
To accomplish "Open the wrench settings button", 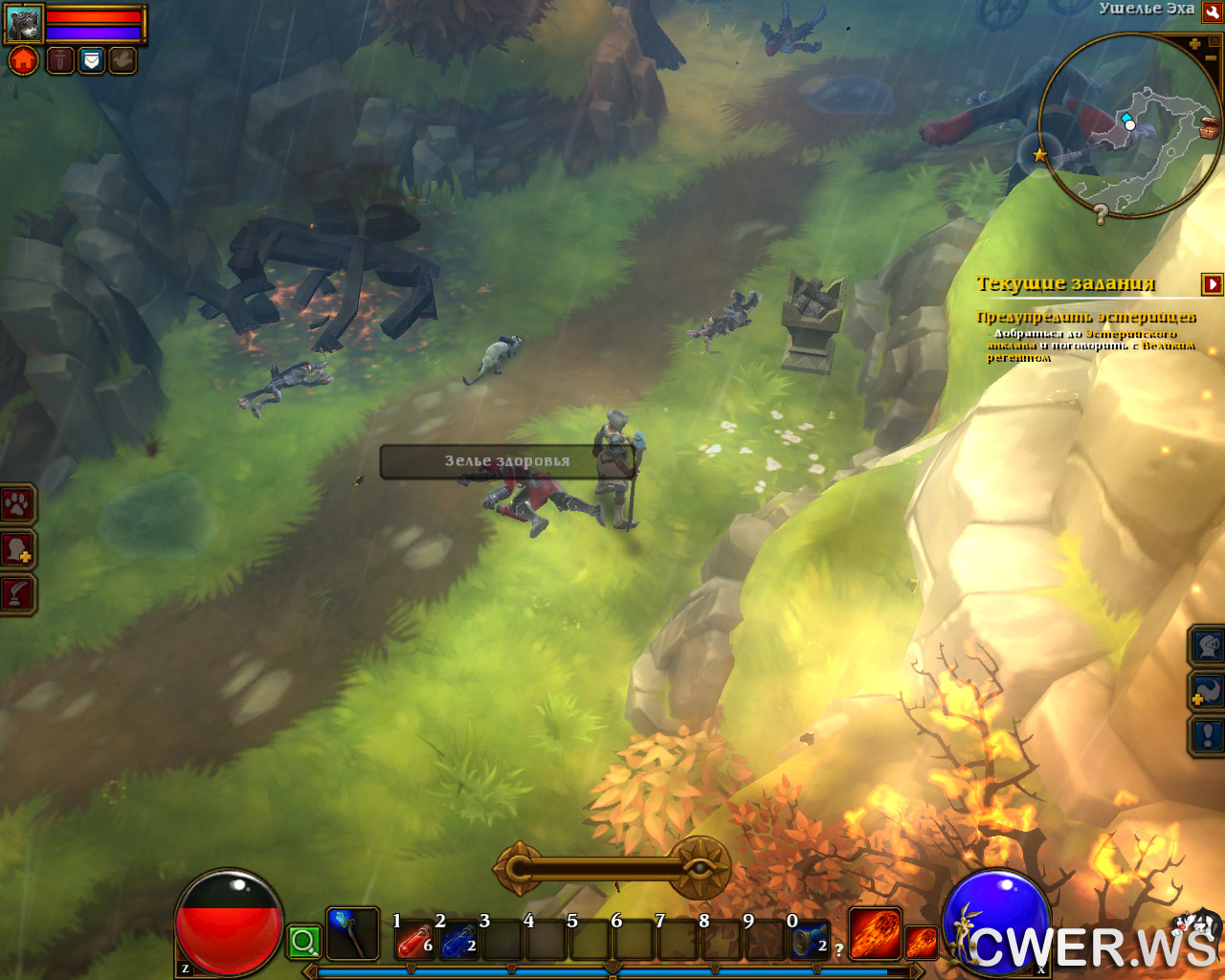I will pyautogui.click(x=1212, y=12).
